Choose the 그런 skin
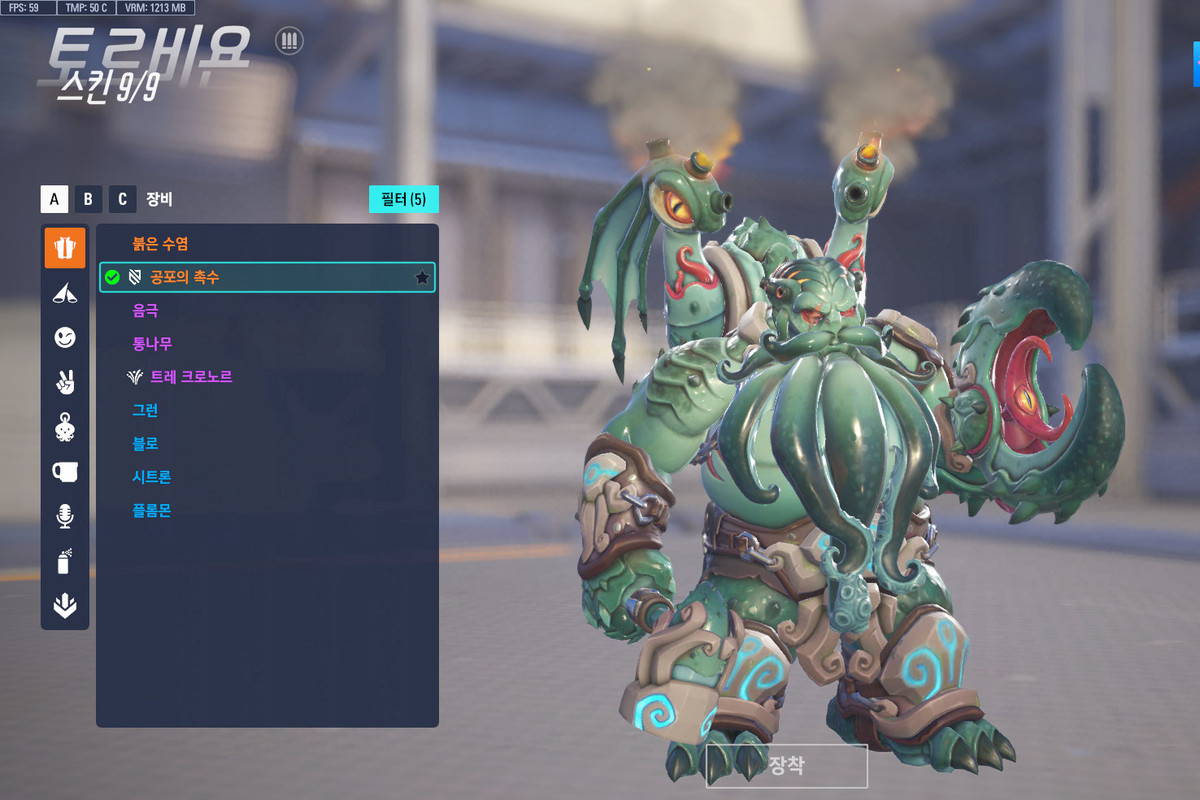 point(146,411)
